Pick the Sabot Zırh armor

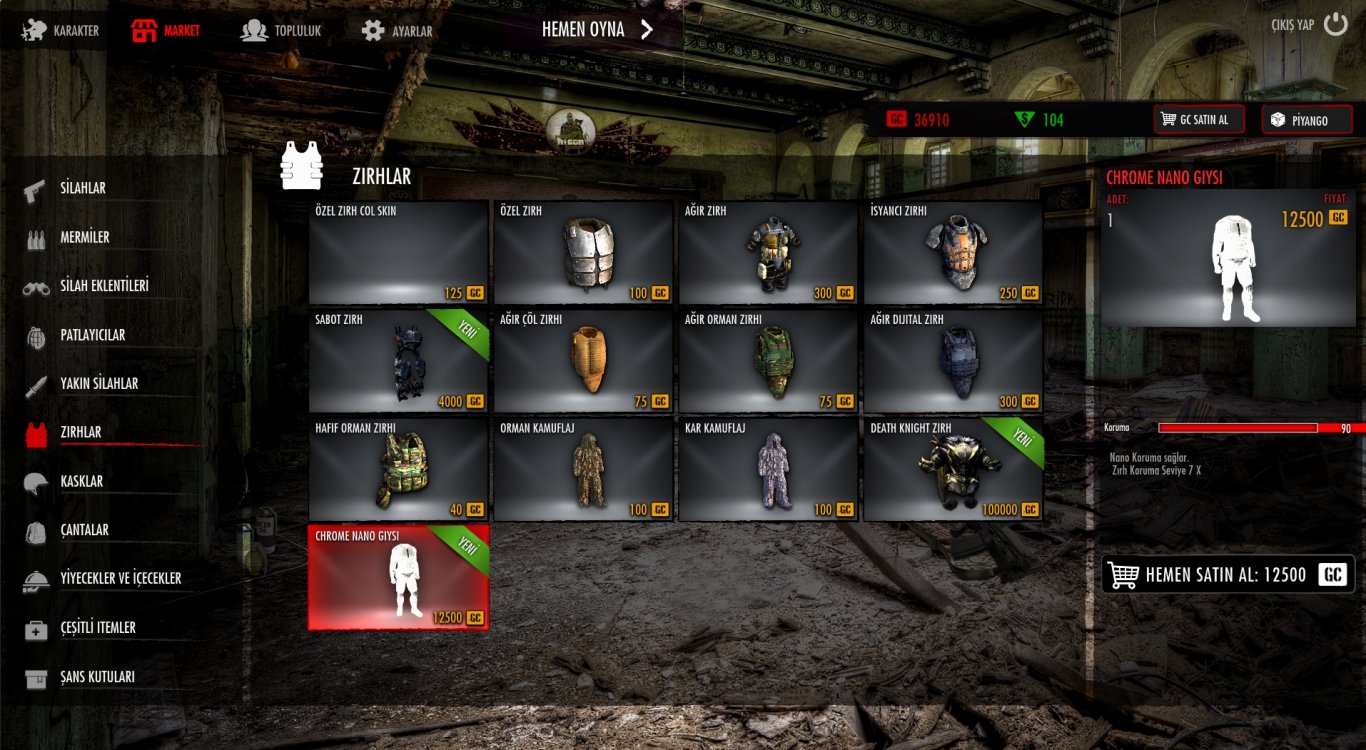[x=398, y=362]
